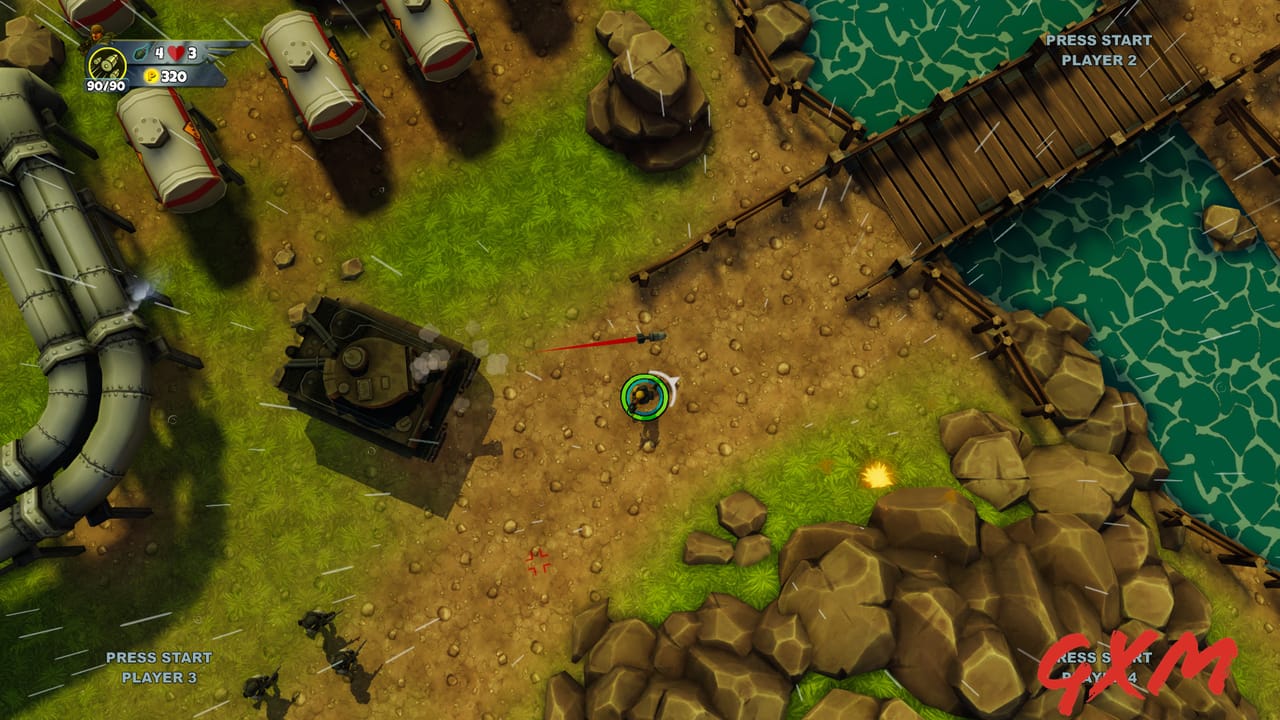Select the yellow P coin currency icon

click(151, 74)
